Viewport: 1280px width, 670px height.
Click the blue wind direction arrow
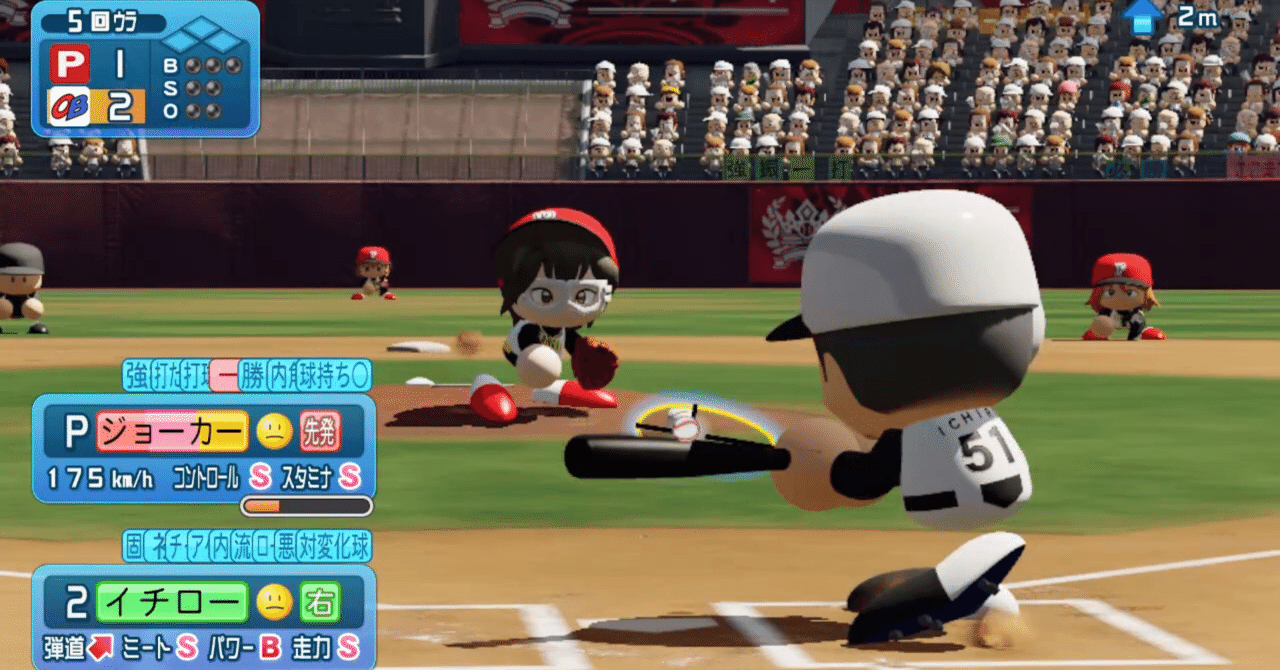[x=1143, y=16]
